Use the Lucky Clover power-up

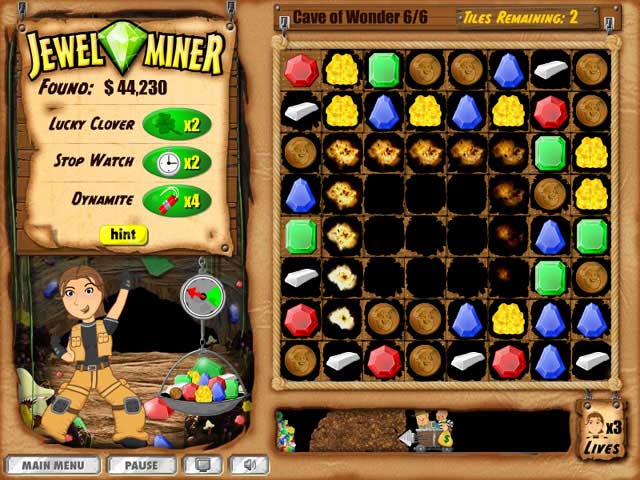pos(177,124)
